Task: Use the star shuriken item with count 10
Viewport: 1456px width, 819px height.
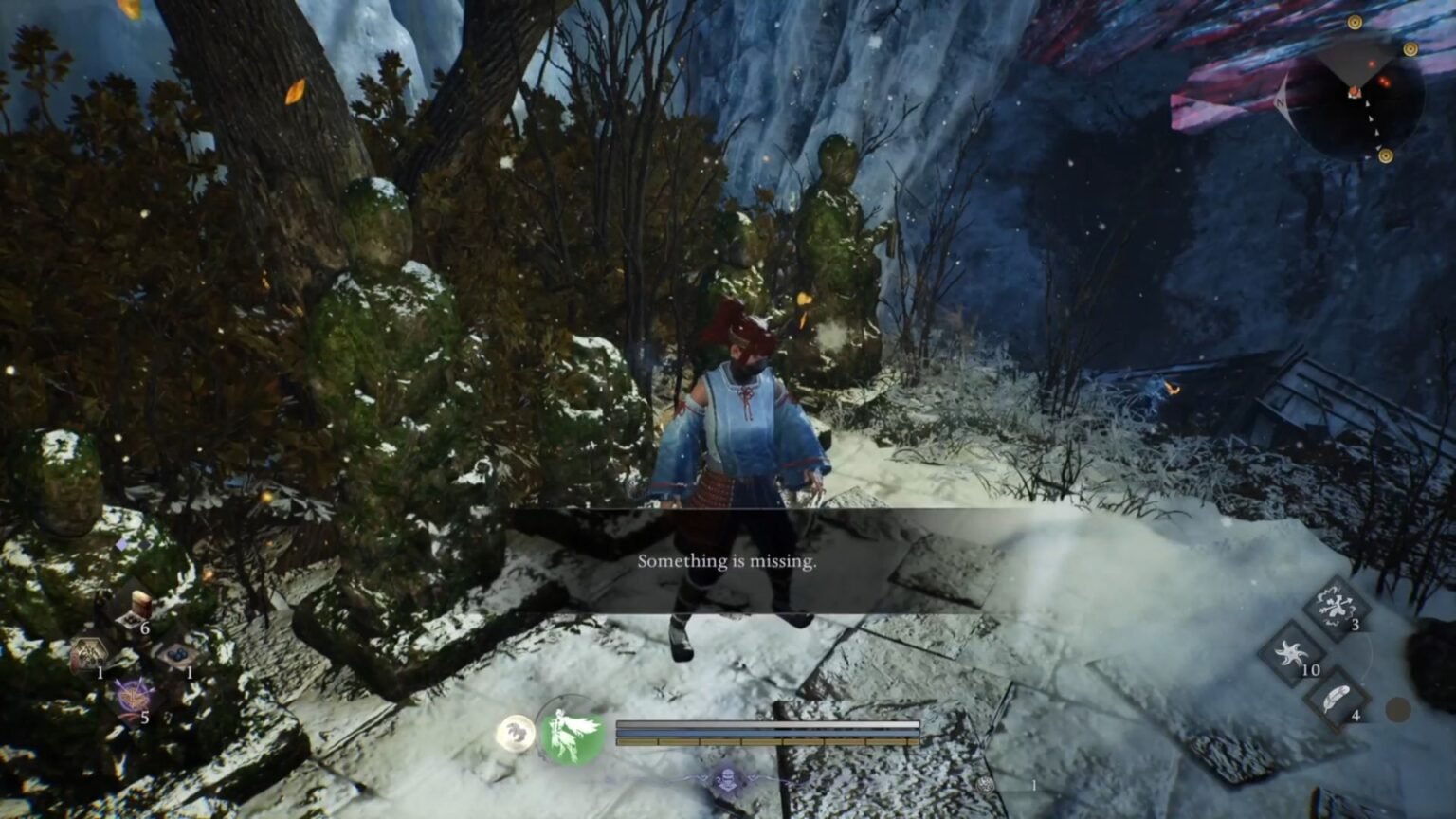Action: point(1293,654)
